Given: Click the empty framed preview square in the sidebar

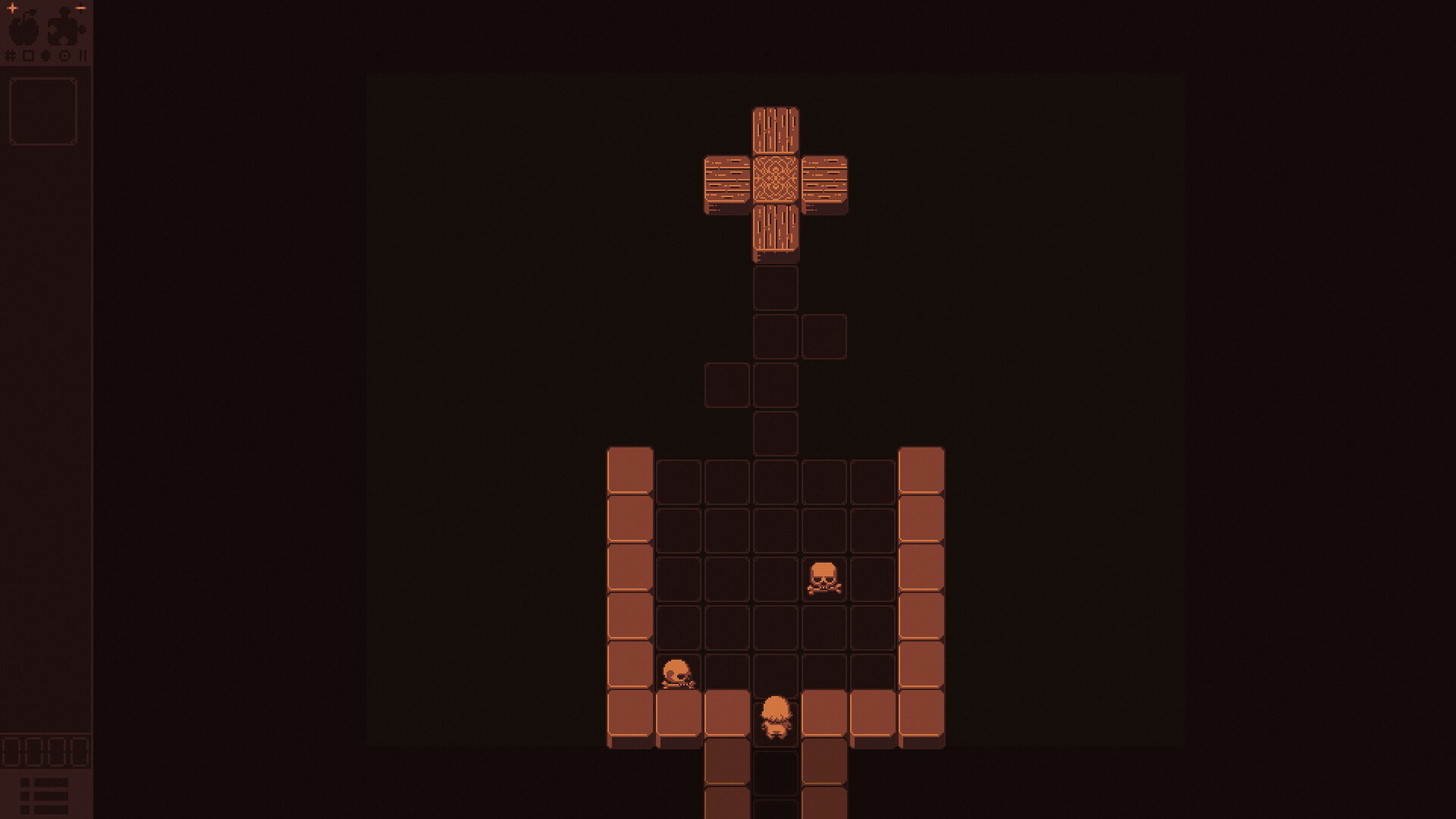Looking at the screenshot, I should click(42, 110).
